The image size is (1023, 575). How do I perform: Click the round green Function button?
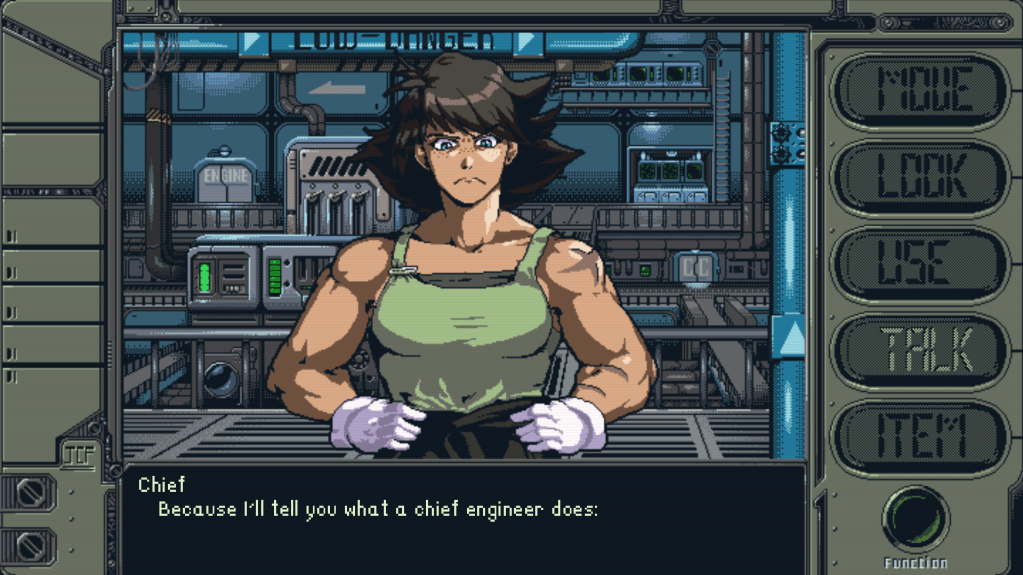point(915,520)
